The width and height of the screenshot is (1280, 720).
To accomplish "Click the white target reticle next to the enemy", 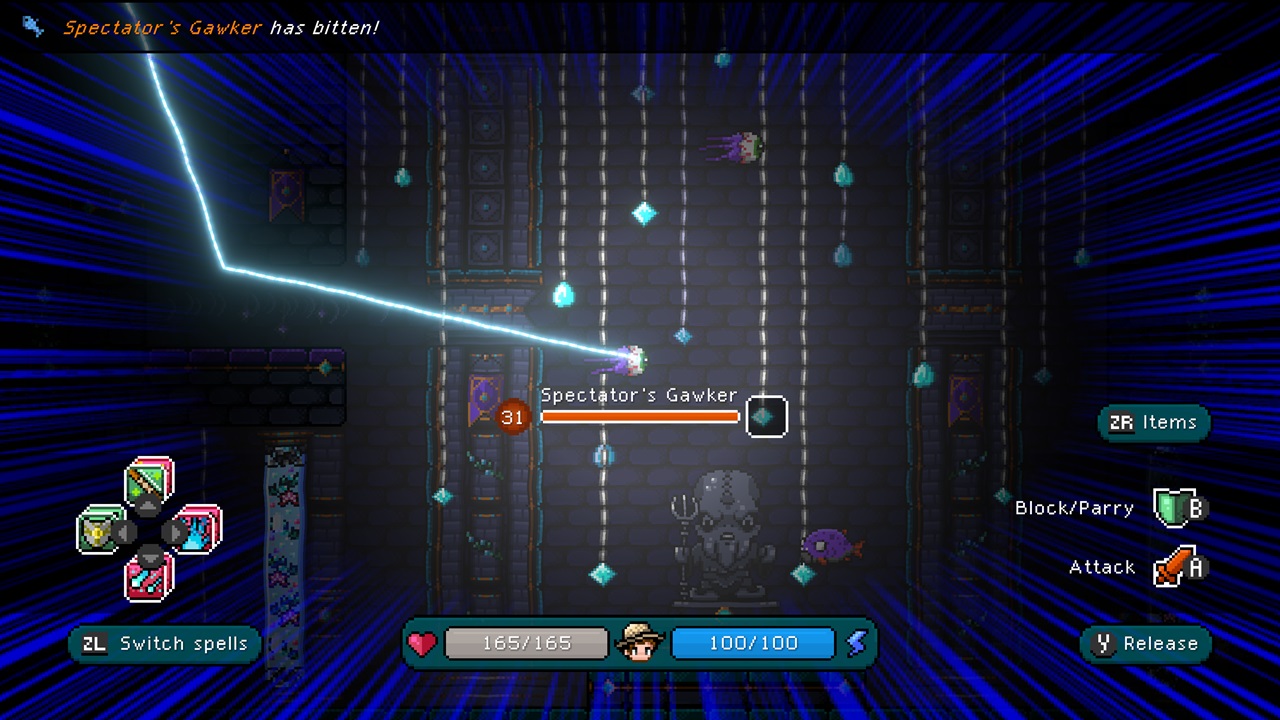I will click(767, 416).
